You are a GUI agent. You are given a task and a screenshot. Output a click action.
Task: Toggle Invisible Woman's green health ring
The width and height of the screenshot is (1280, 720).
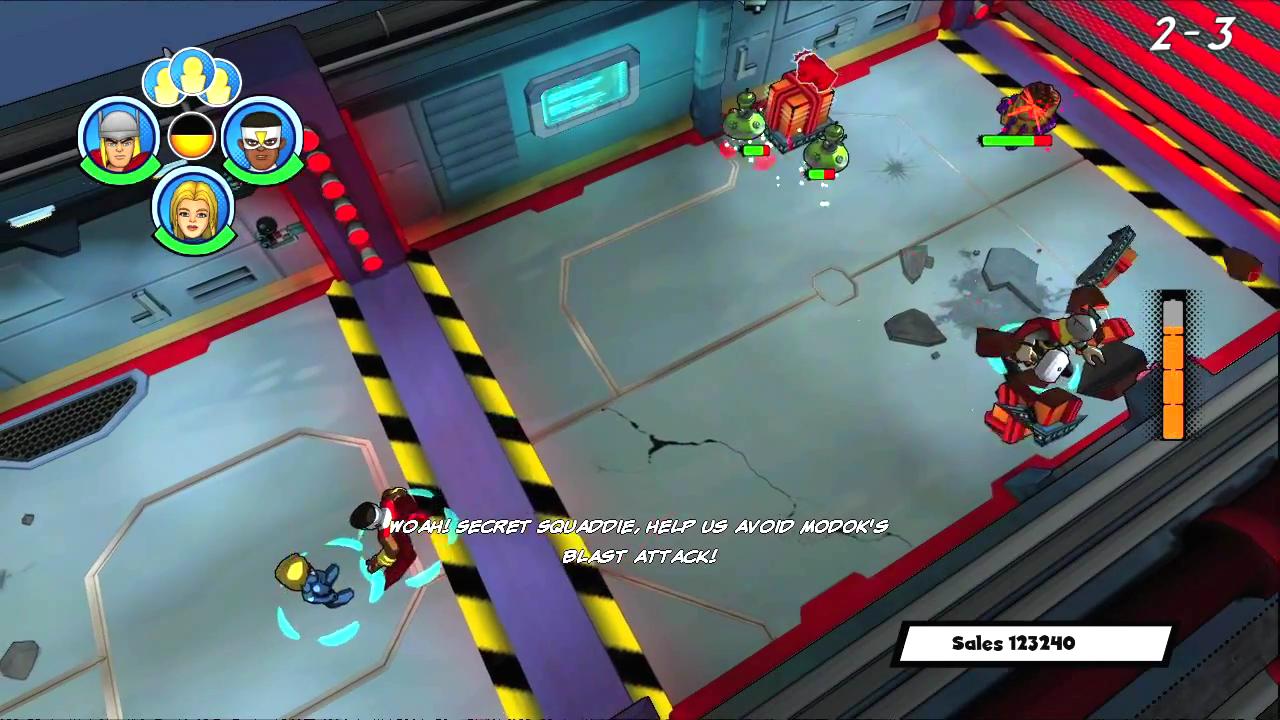[x=193, y=245]
